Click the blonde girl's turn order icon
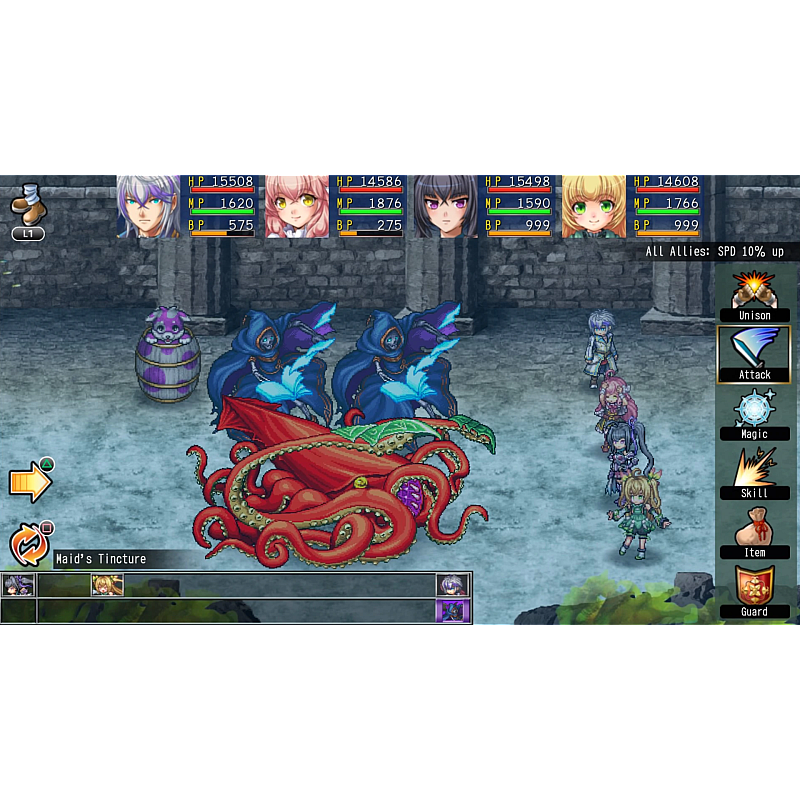This screenshot has width=800, height=800. (x=107, y=585)
